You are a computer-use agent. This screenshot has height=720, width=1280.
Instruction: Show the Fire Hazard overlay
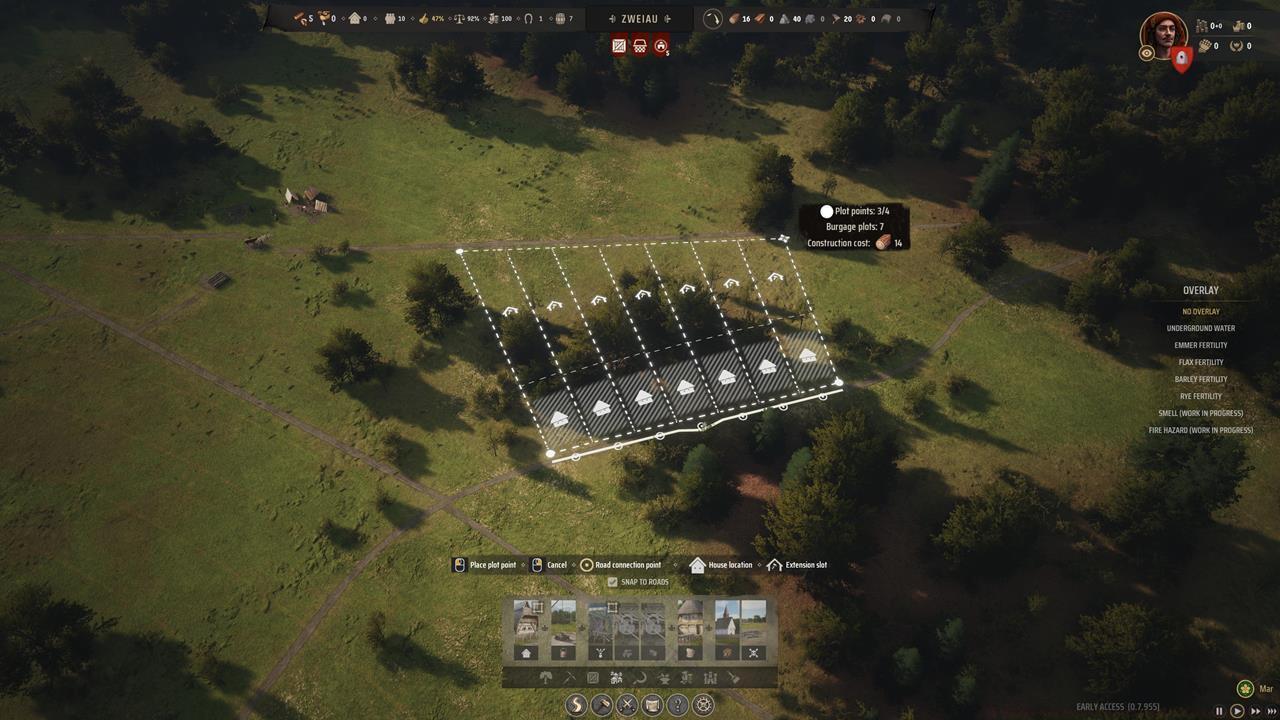coord(1200,430)
